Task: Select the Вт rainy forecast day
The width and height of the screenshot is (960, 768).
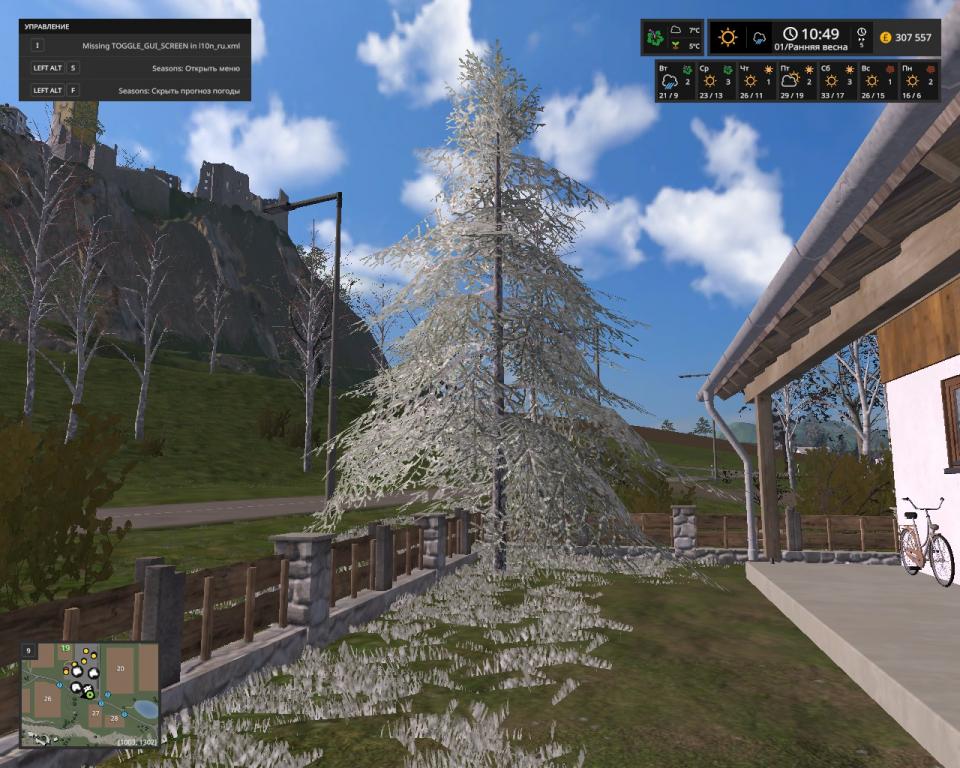Action: (x=668, y=81)
